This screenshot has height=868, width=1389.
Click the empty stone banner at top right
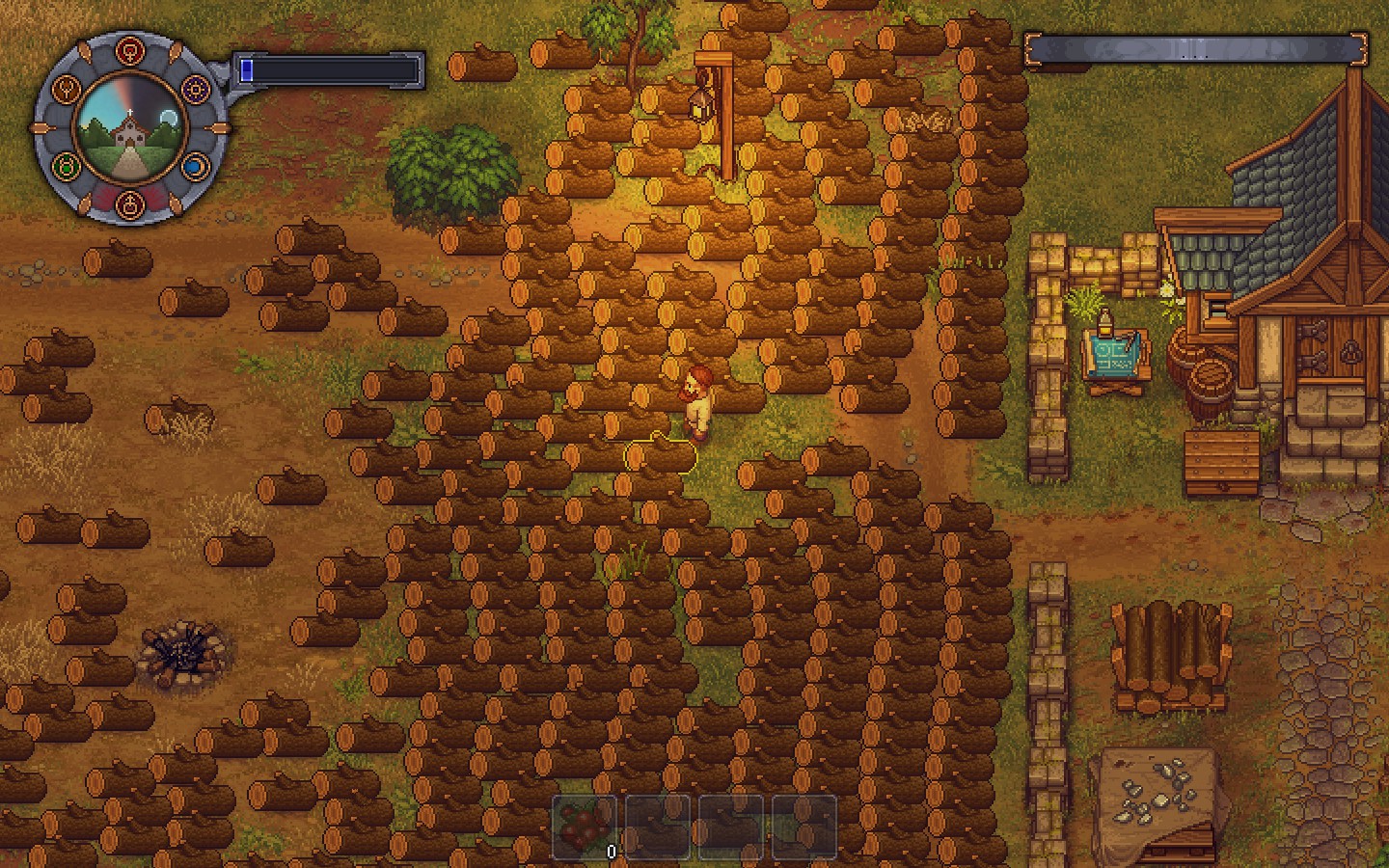point(1196,46)
